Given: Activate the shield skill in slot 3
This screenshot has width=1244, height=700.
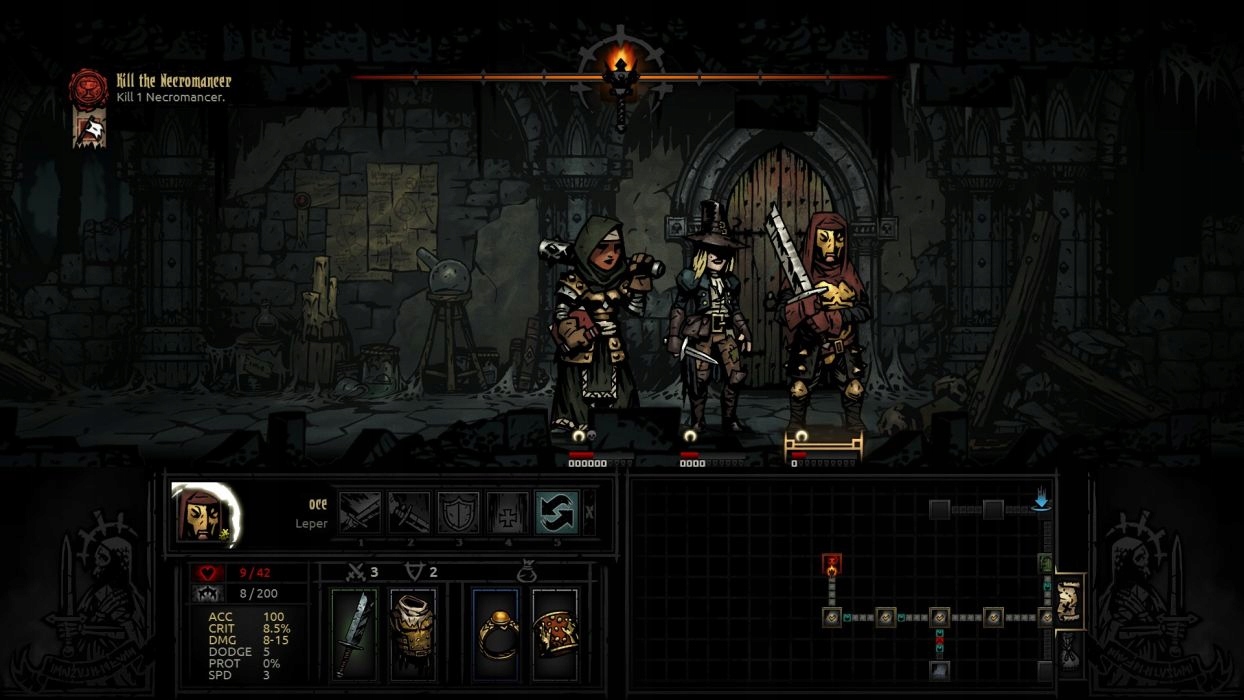Looking at the screenshot, I should click(x=458, y=513).
